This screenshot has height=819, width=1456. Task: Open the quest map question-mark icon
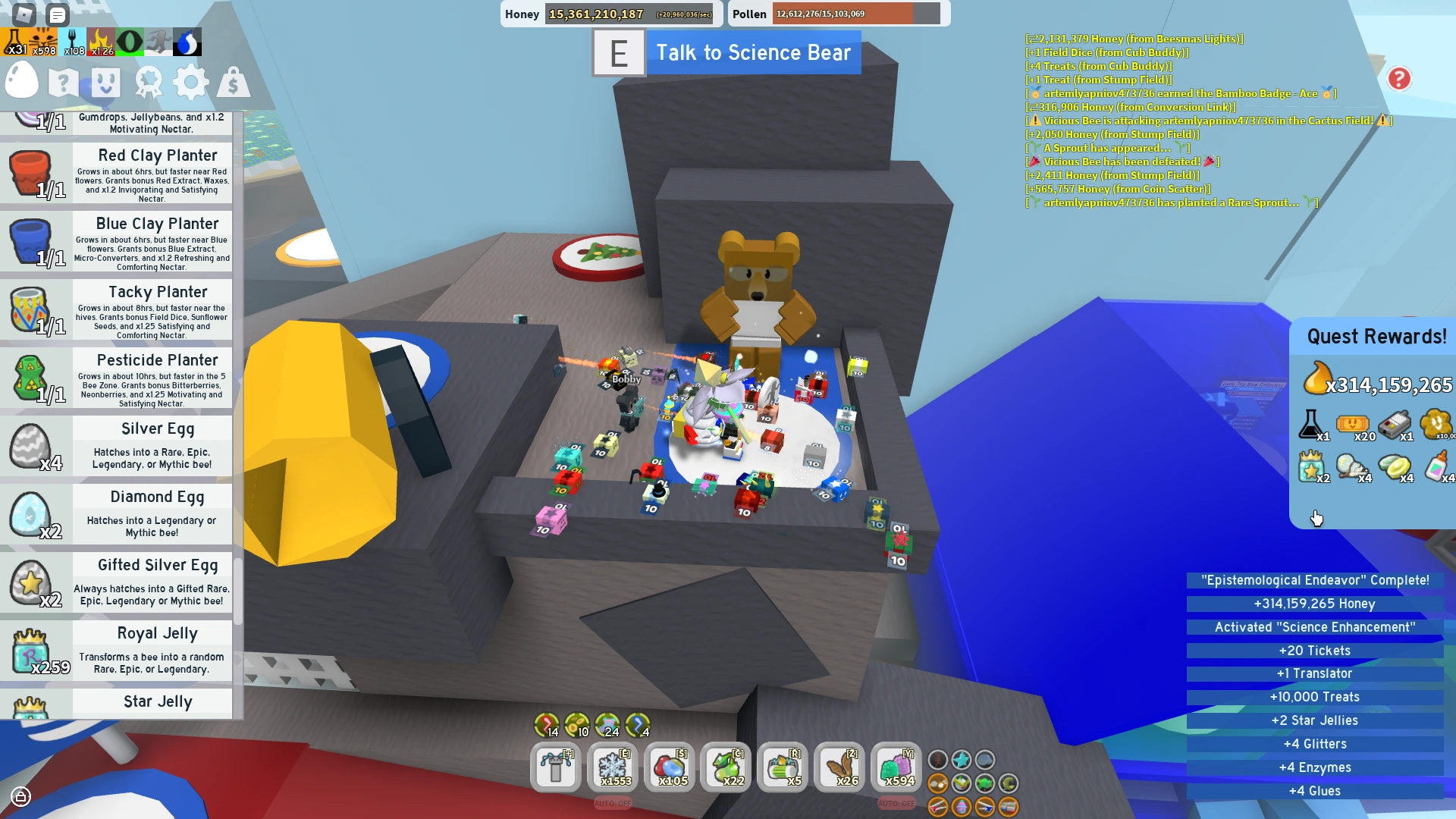click(64, 82)
